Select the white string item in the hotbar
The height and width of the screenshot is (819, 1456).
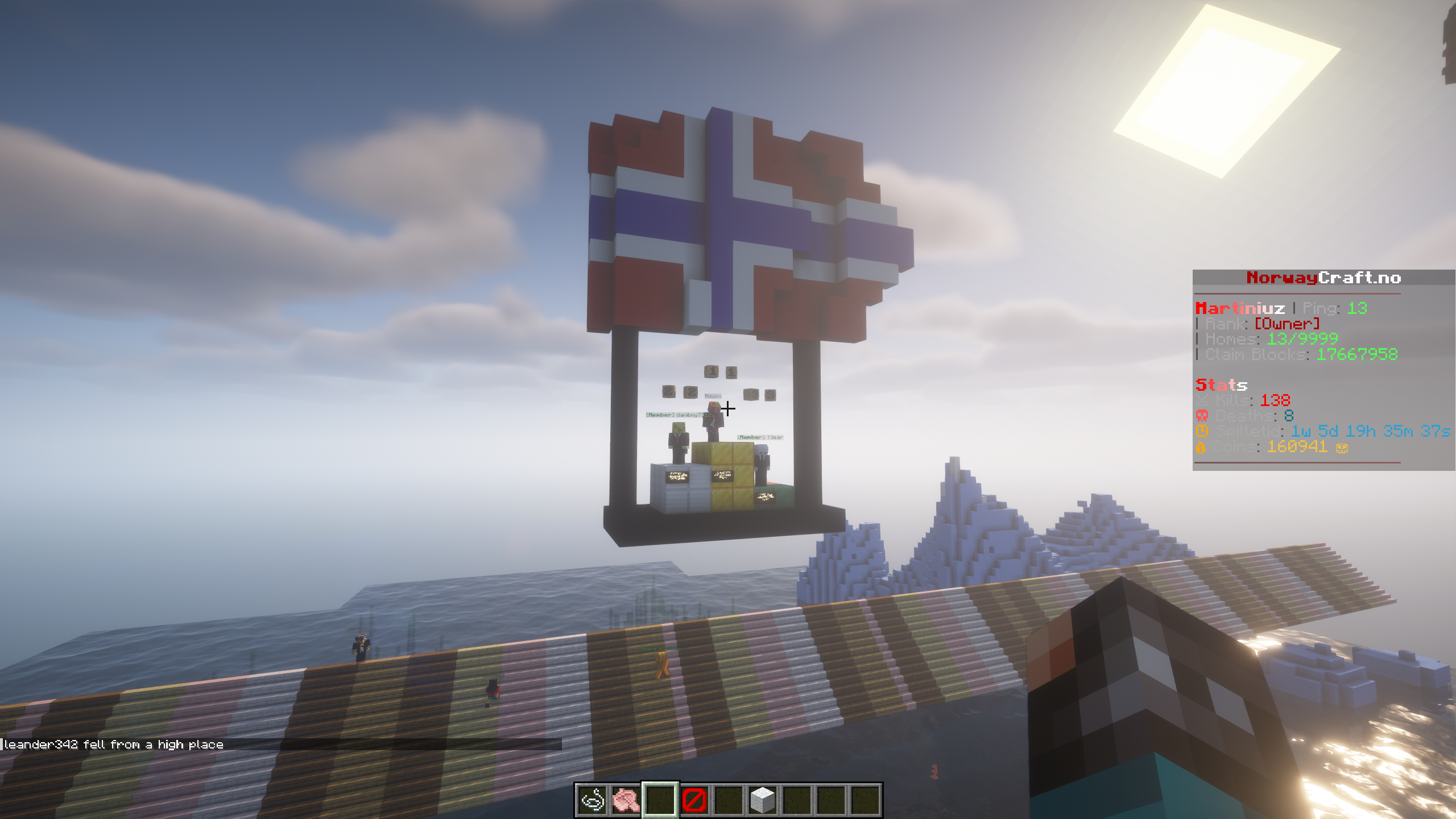tap(592, 800)
